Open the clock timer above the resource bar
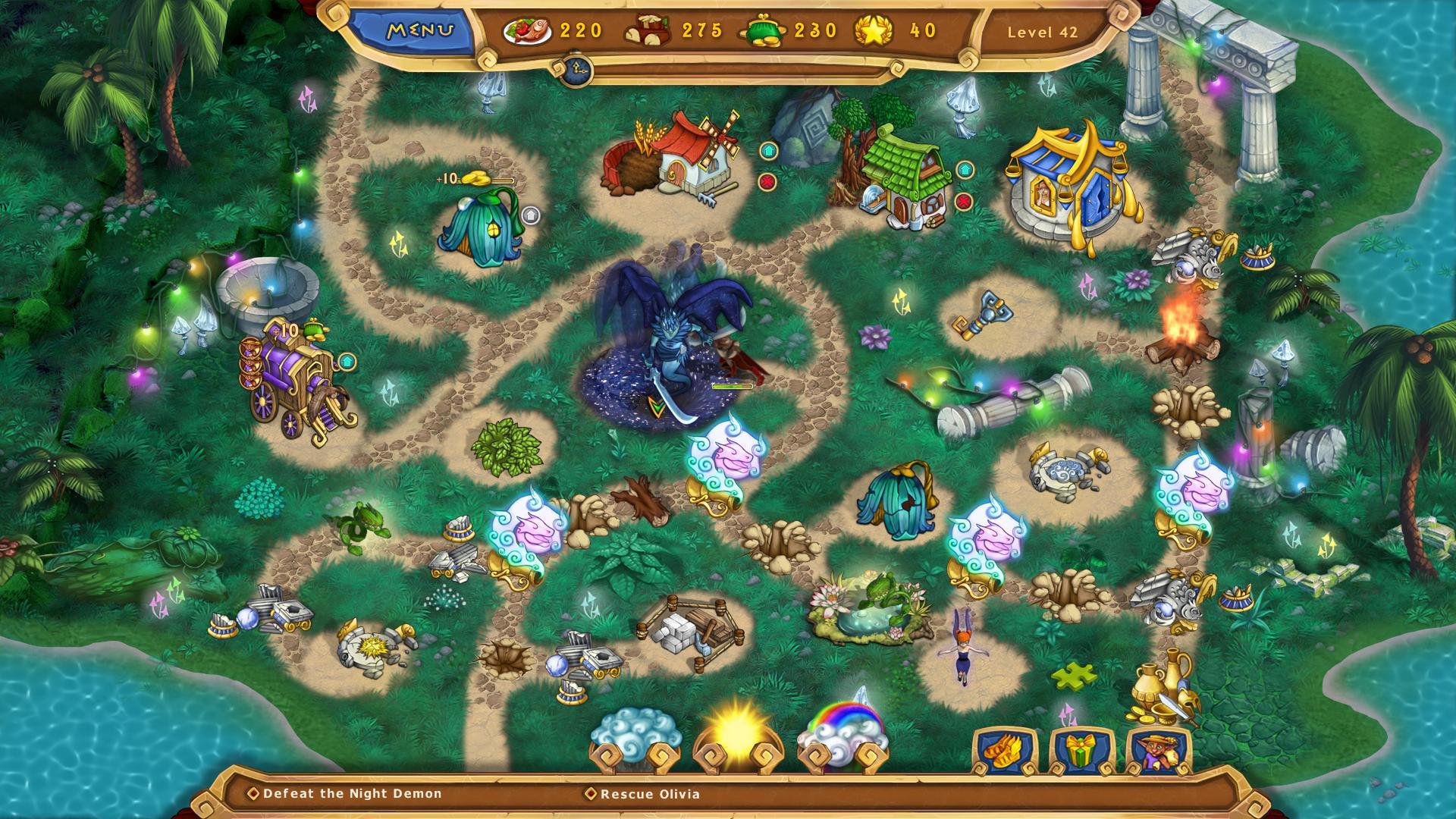1456x819 pixels. tap(577, 68)
